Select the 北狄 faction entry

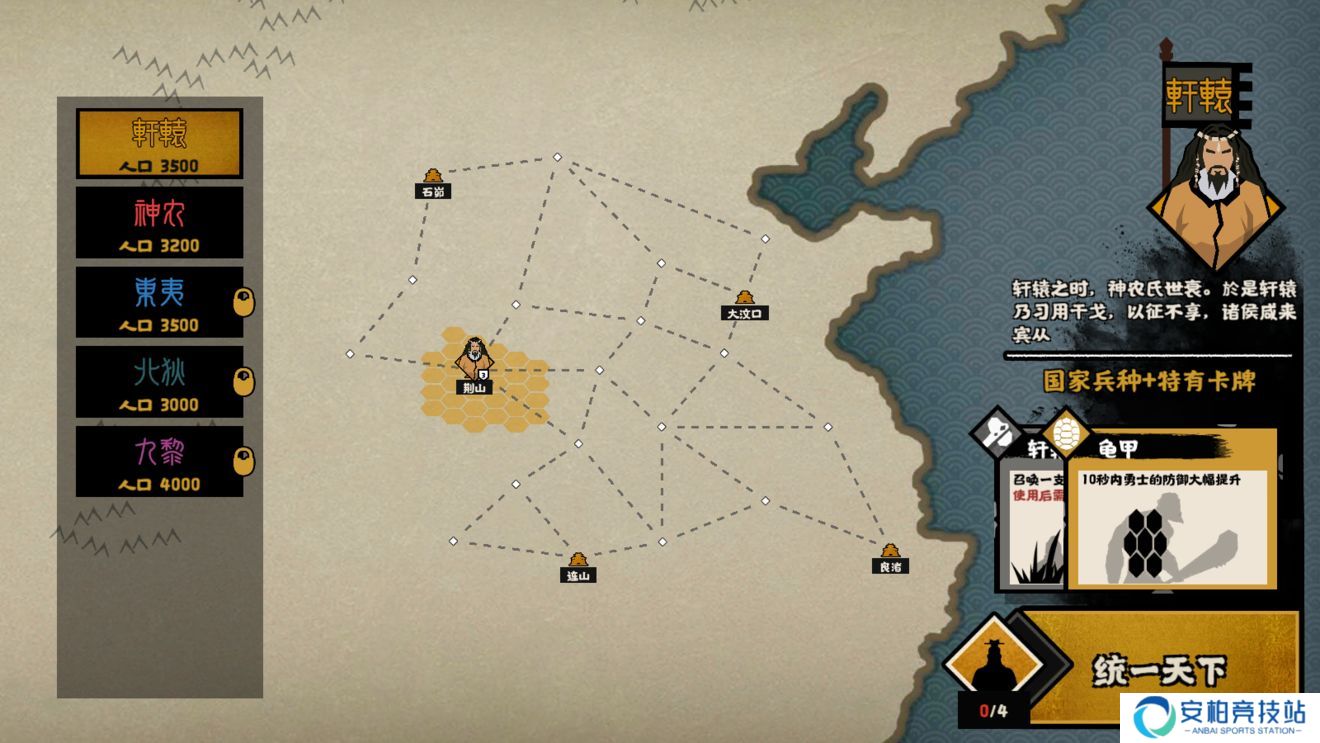tap(160, 382)
